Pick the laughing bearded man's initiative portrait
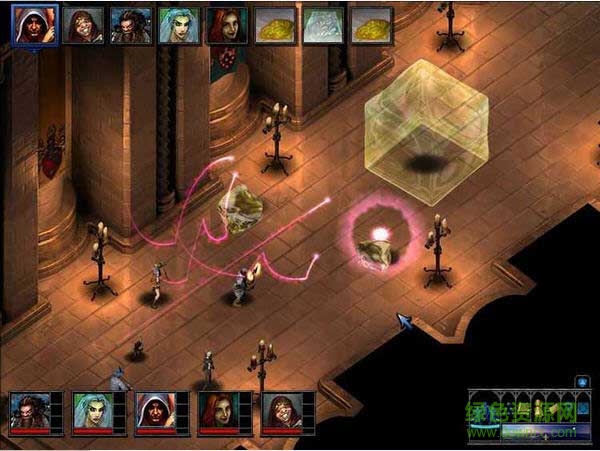 [x=83, y=25]
